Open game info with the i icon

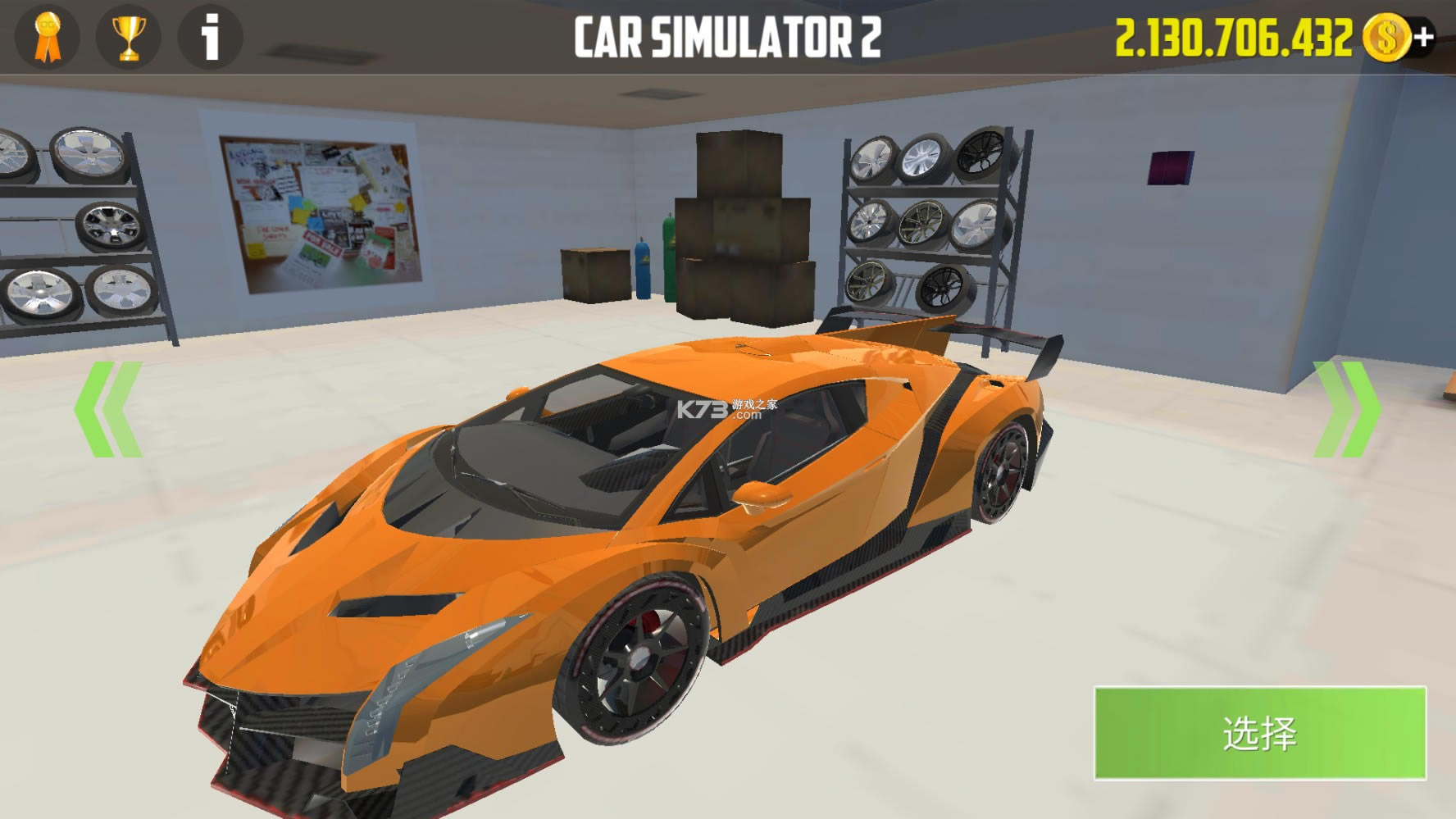(207, 38)
